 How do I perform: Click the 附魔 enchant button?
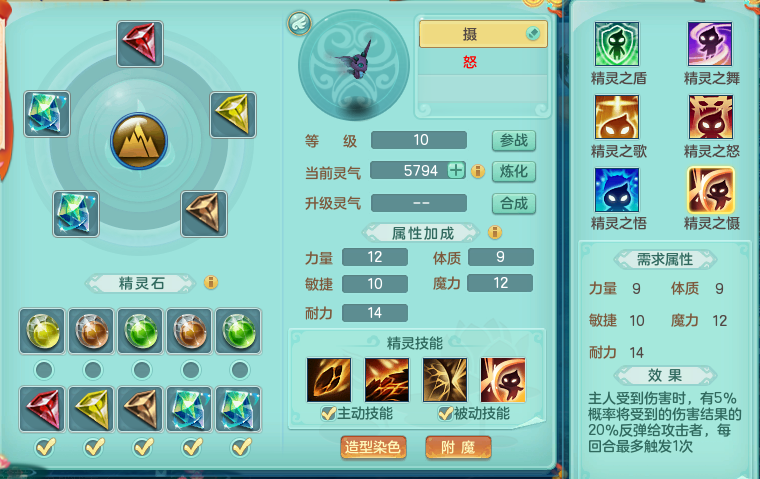click(458, 447)
